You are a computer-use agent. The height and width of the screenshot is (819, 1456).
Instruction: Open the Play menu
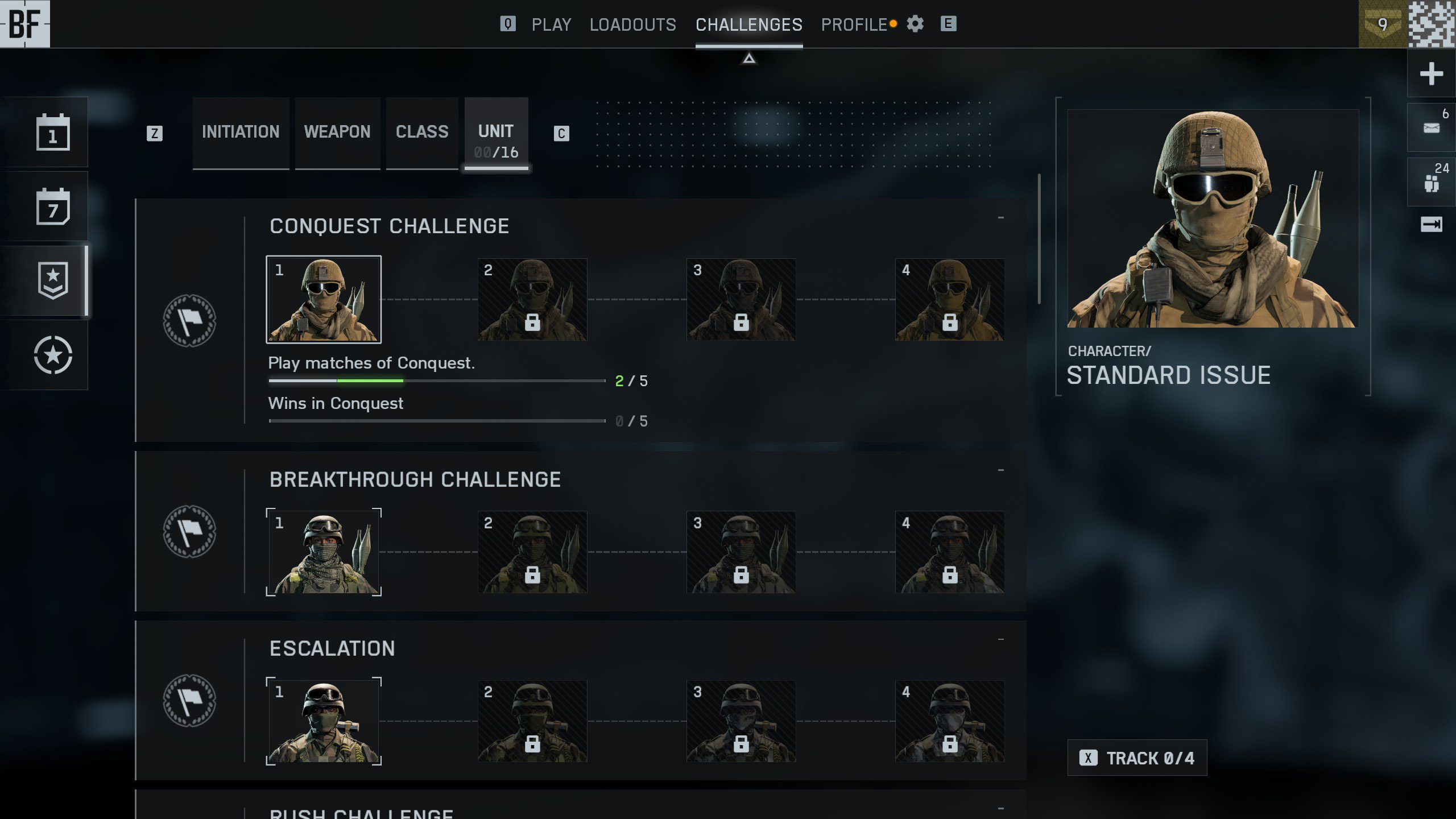pos(551,24)
